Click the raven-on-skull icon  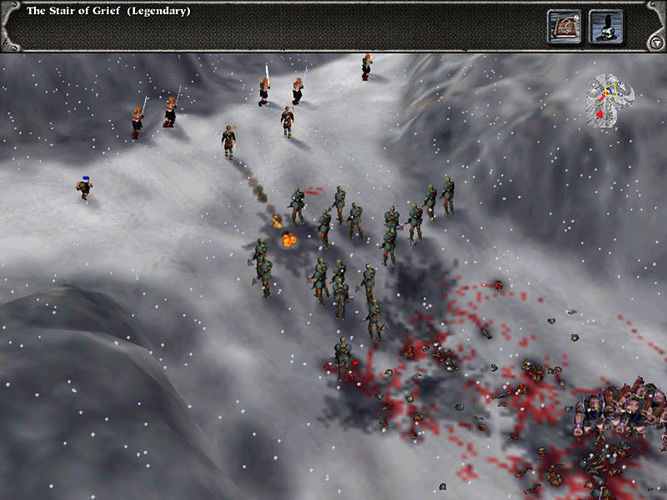click(x=606, y=25)
